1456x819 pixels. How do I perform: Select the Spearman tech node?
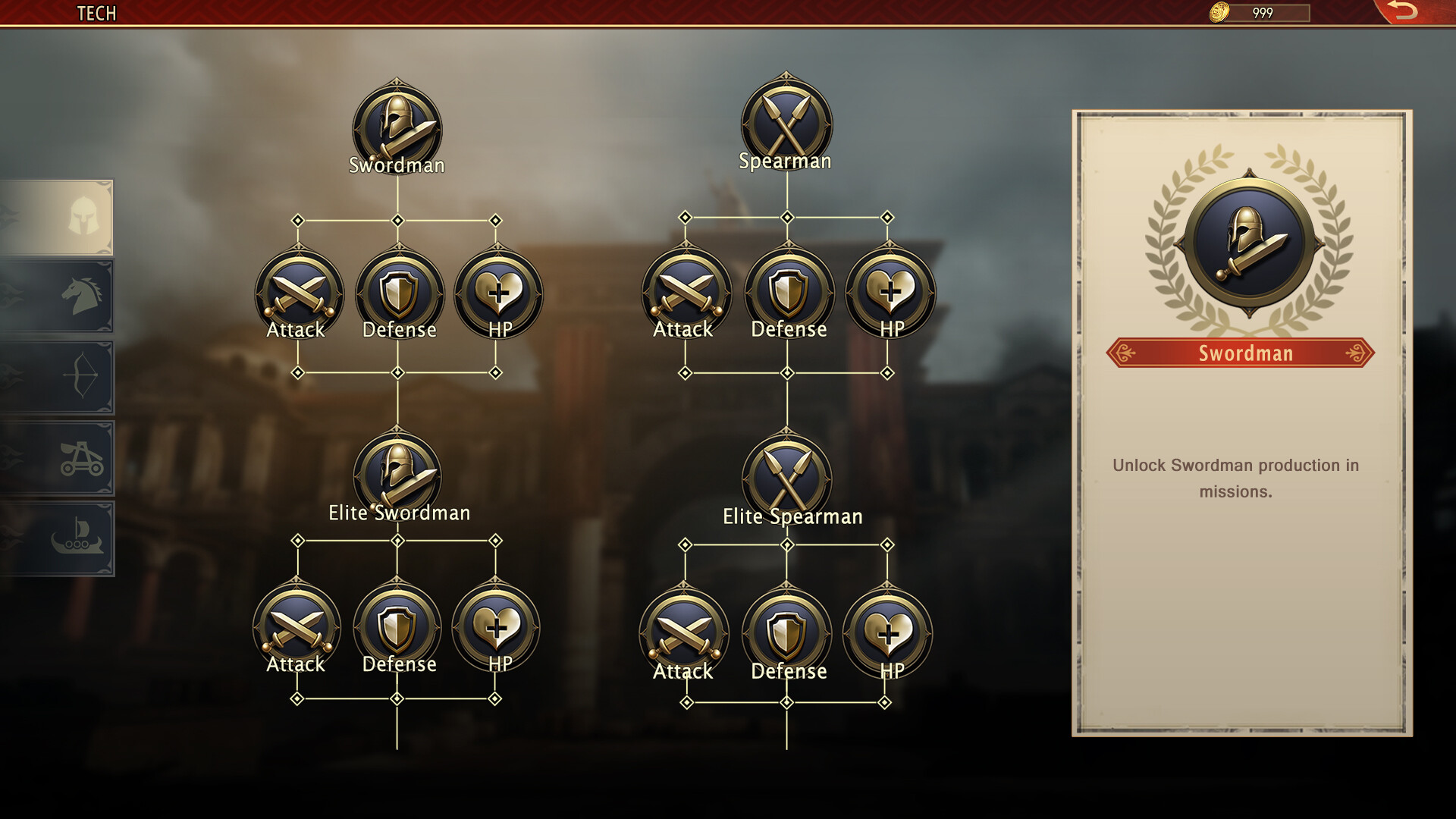pos(786,125)
